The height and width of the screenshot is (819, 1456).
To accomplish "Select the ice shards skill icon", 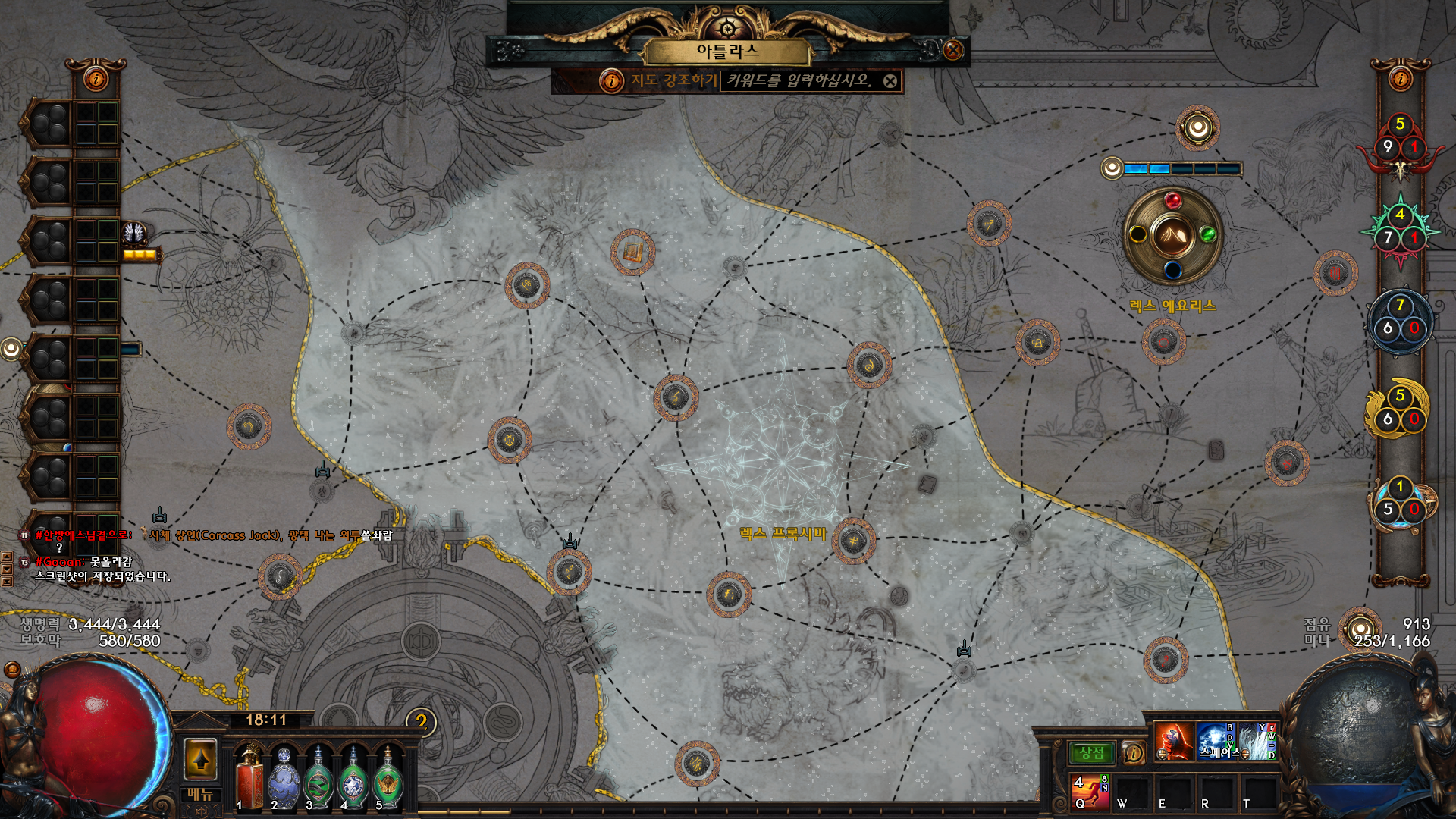I will (x=1257, y=741).
